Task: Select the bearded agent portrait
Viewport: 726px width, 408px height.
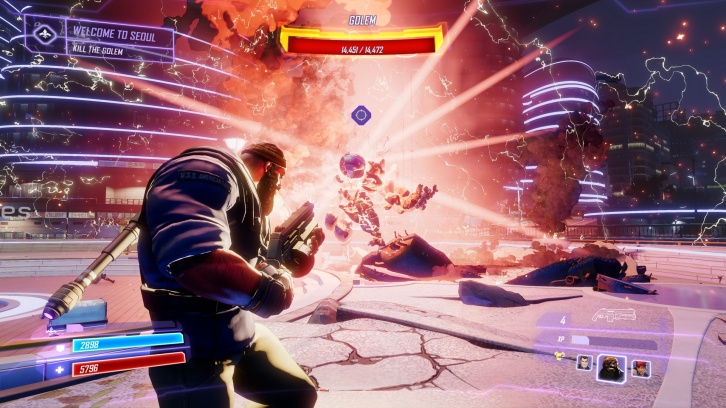Action: (x=611, y=368)
